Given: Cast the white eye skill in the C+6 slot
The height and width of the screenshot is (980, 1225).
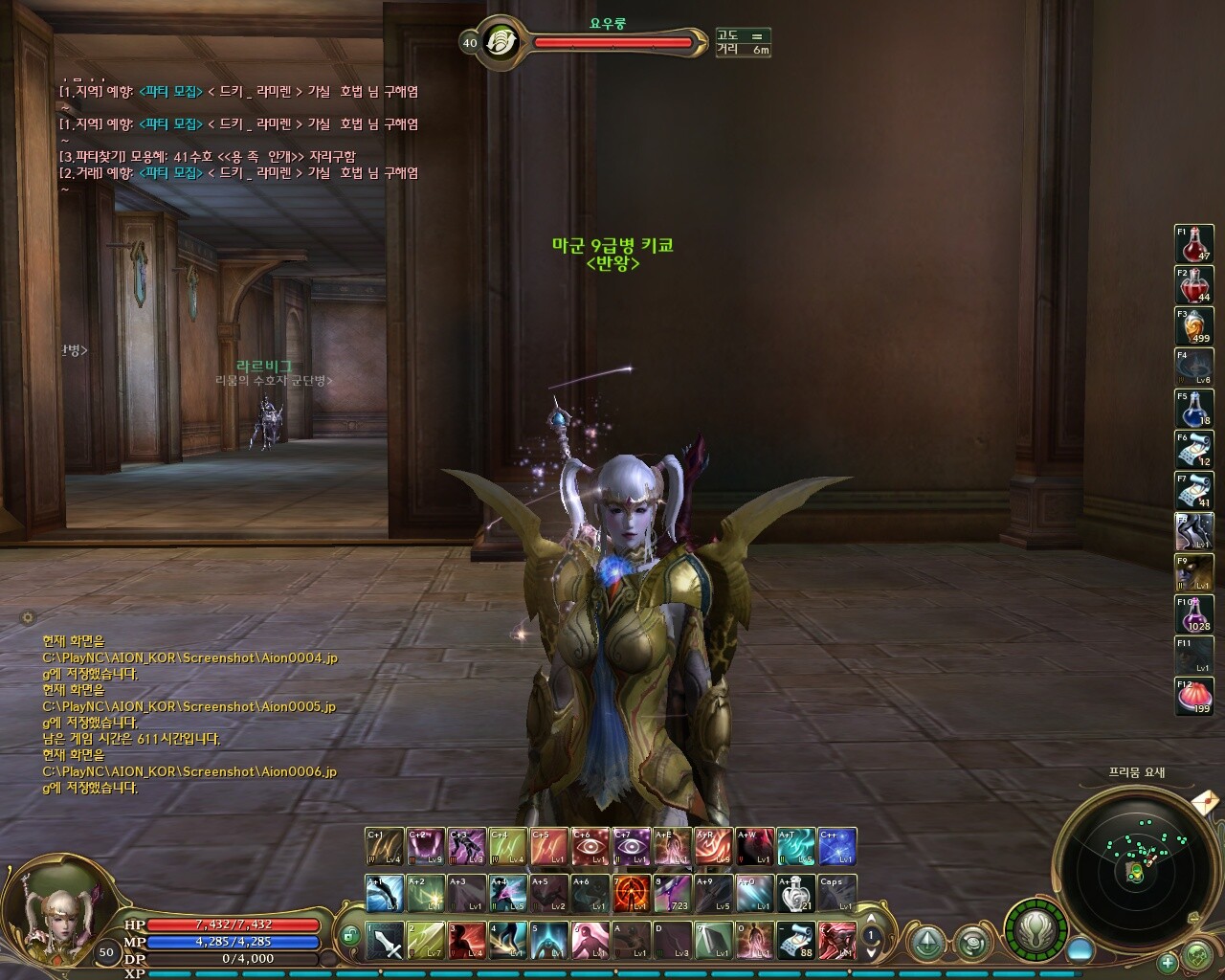Looking at the screenshot, I should pos(590,847).
